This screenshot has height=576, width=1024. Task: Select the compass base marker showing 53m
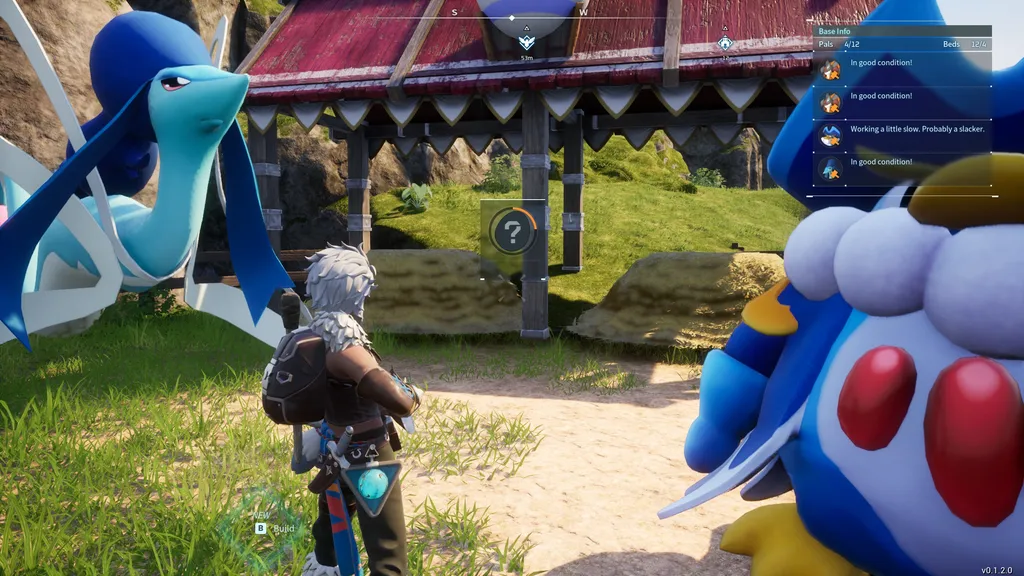pos(527,43)
